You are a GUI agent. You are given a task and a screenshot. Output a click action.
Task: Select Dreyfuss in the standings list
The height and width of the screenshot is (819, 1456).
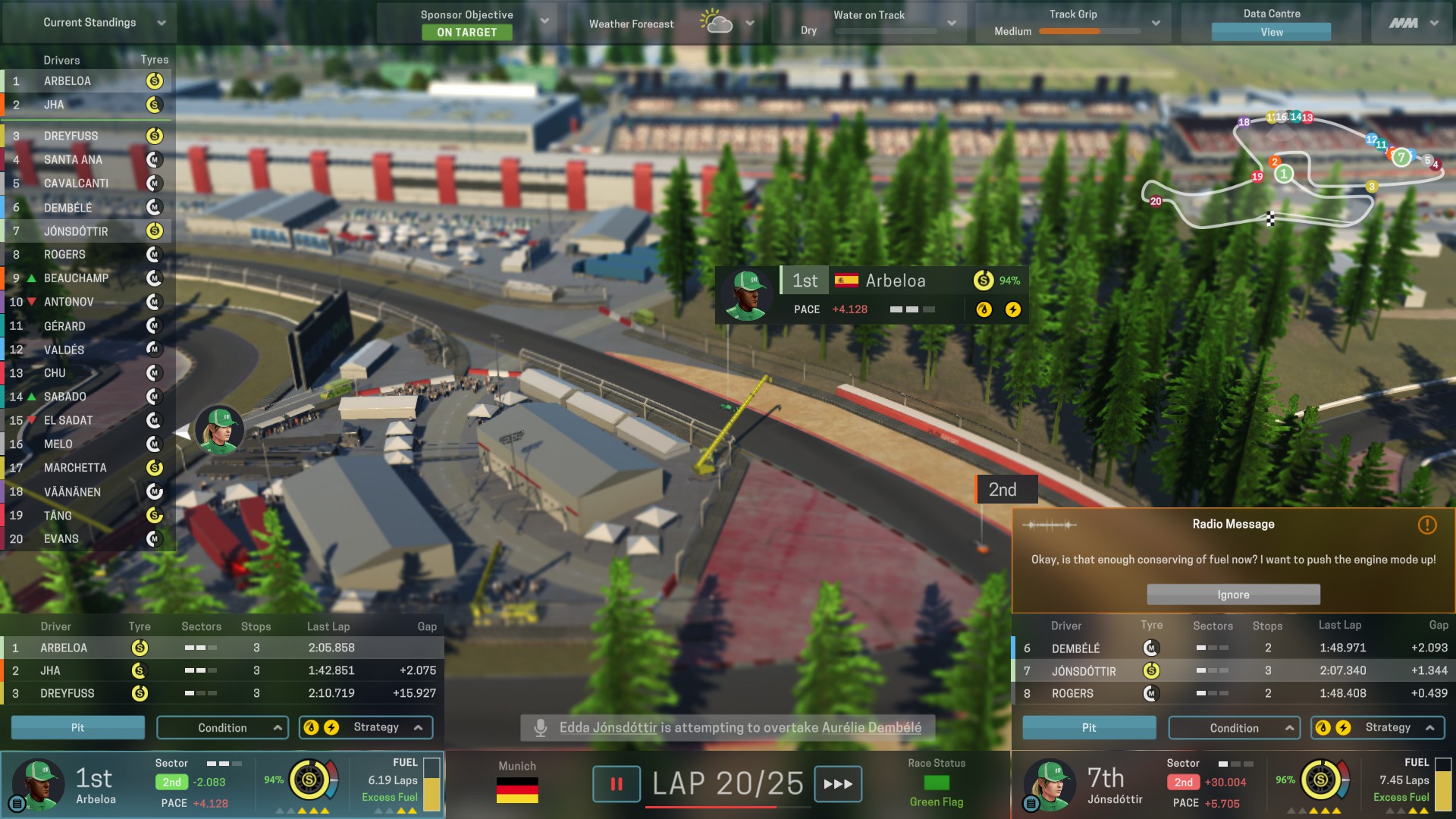71,136
